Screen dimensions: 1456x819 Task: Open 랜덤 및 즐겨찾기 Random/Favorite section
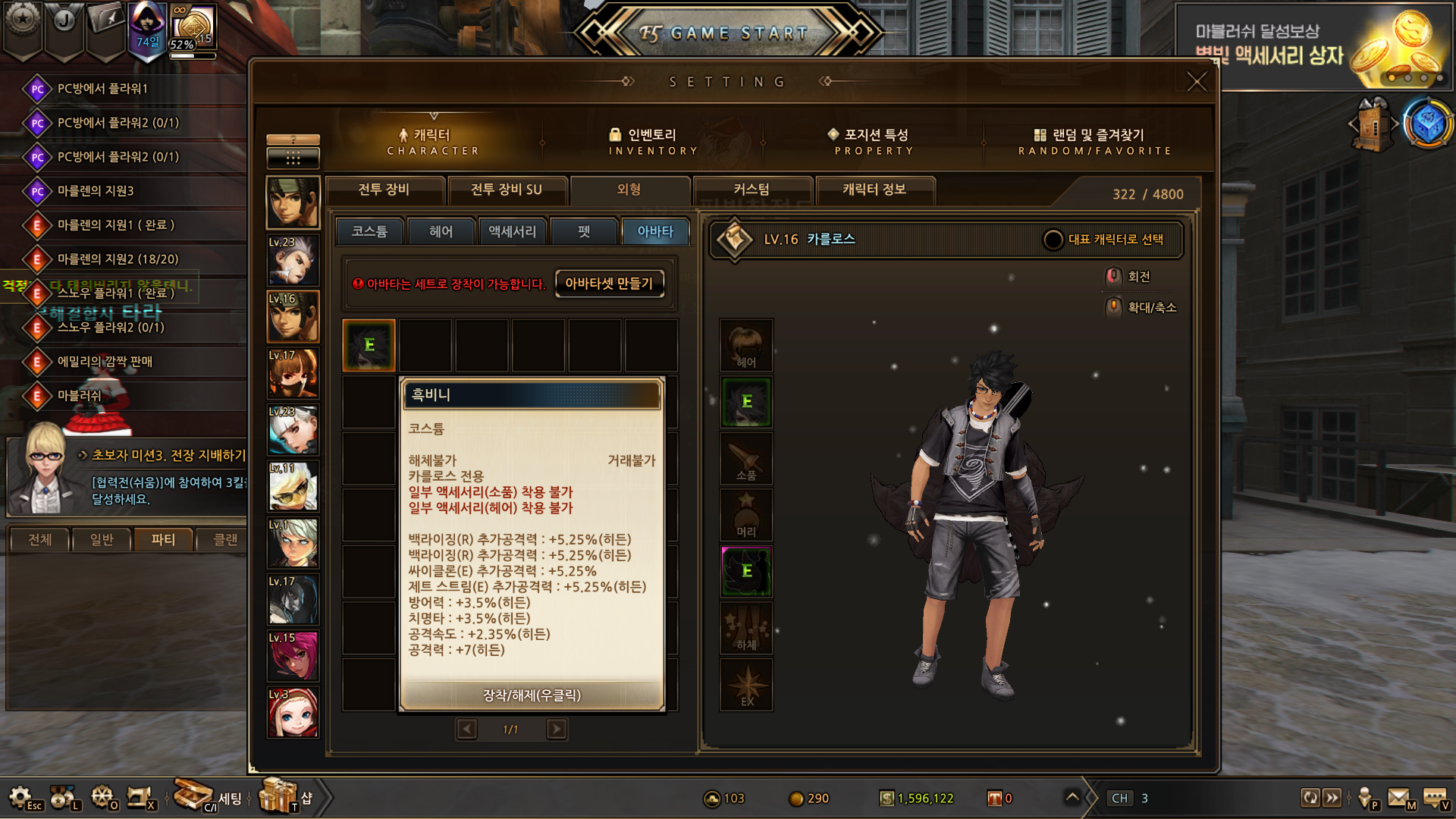coord(1094,141)
